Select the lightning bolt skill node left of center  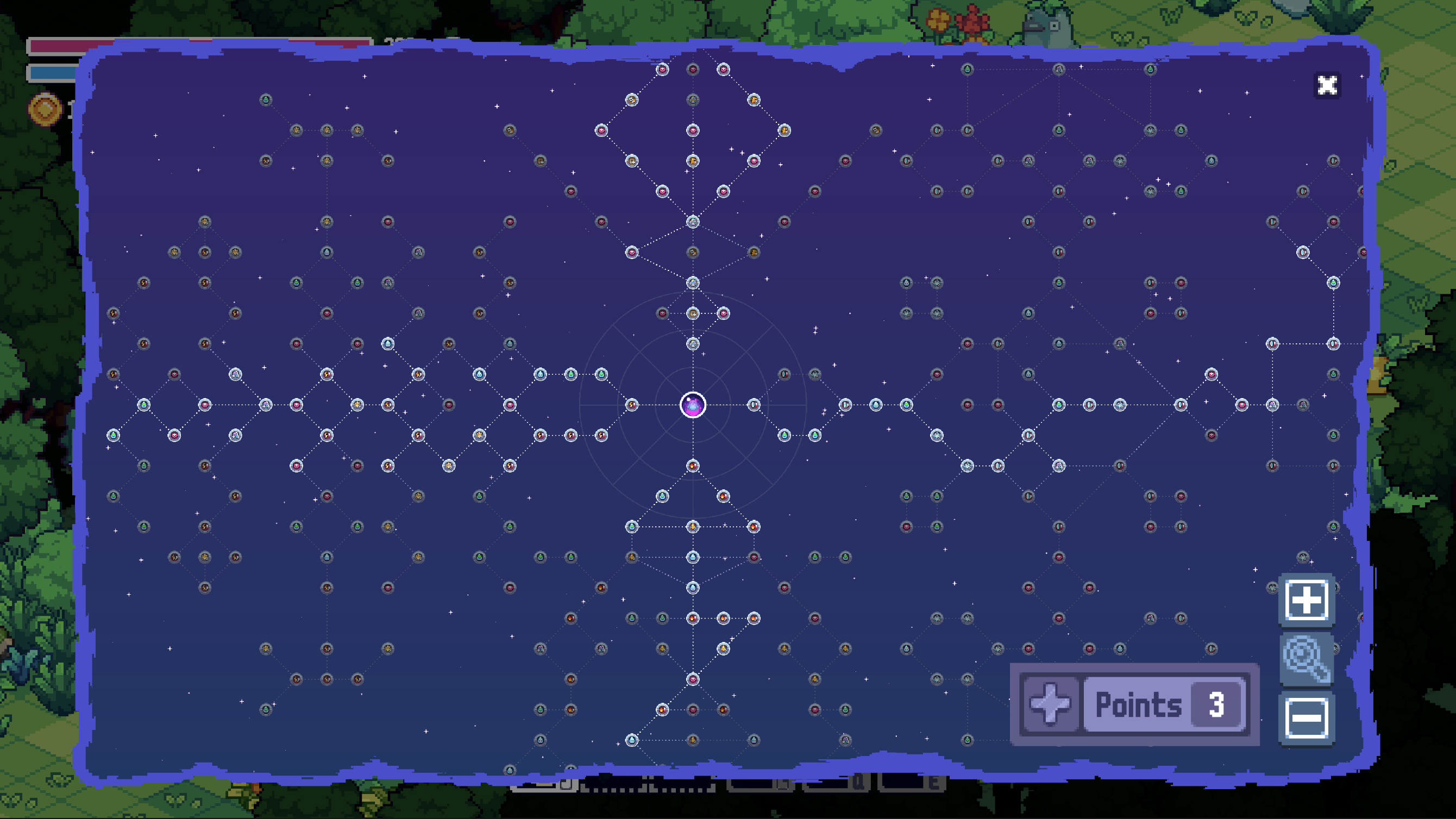[632, 404]
